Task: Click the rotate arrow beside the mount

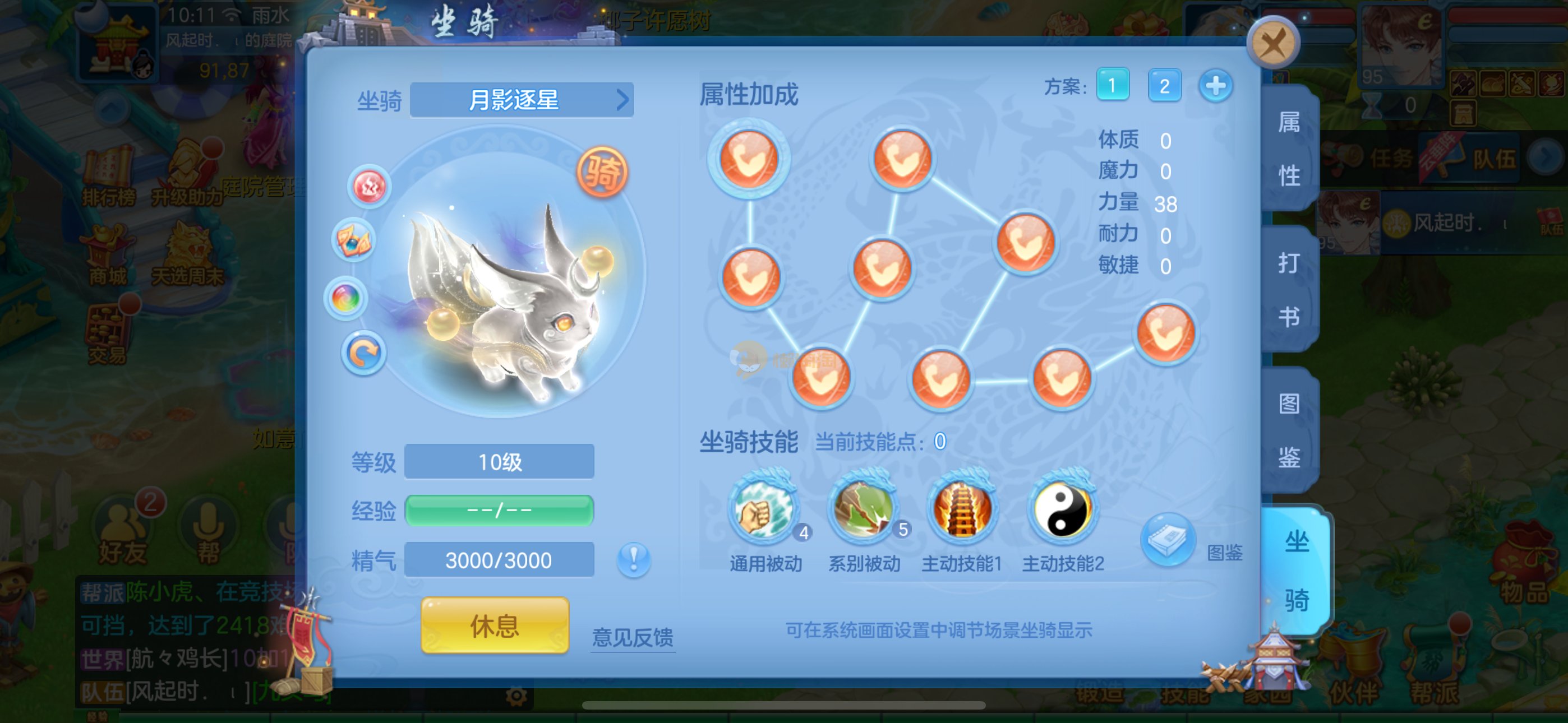Action: click(x=363, y=353)
